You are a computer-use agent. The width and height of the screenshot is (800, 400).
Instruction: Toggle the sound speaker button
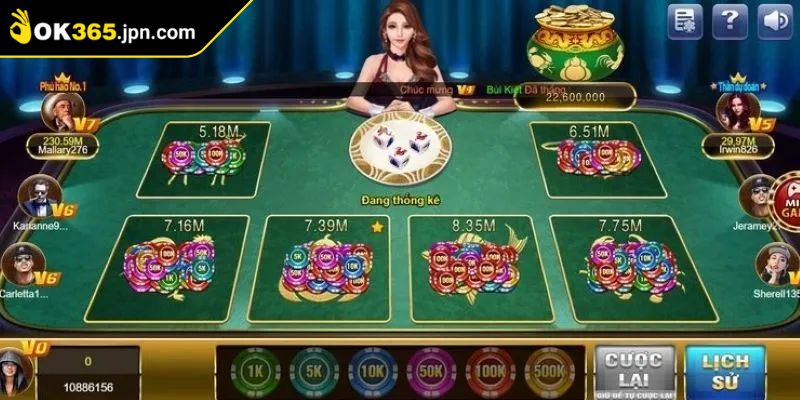[x=771, y=21]
